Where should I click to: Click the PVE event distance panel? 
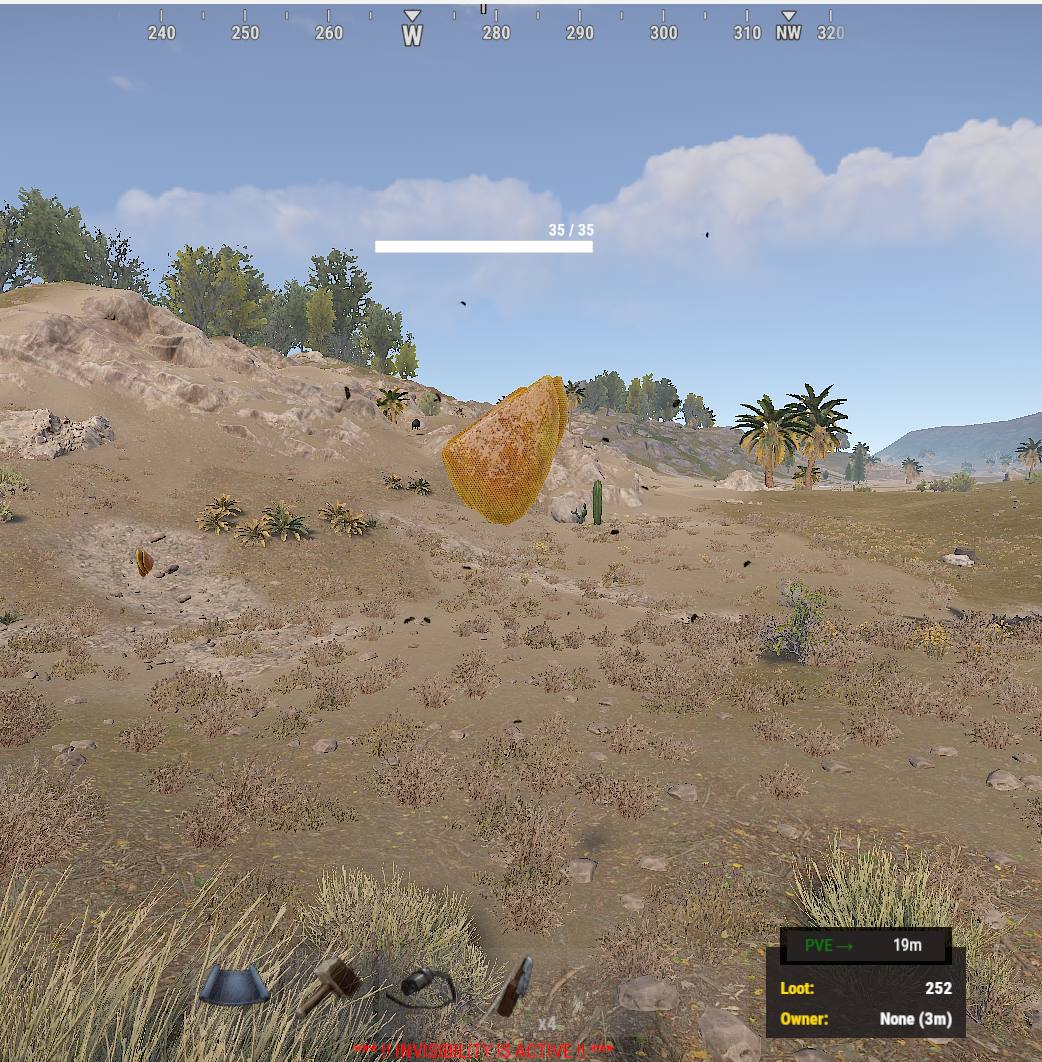click(x=864, y=946)
